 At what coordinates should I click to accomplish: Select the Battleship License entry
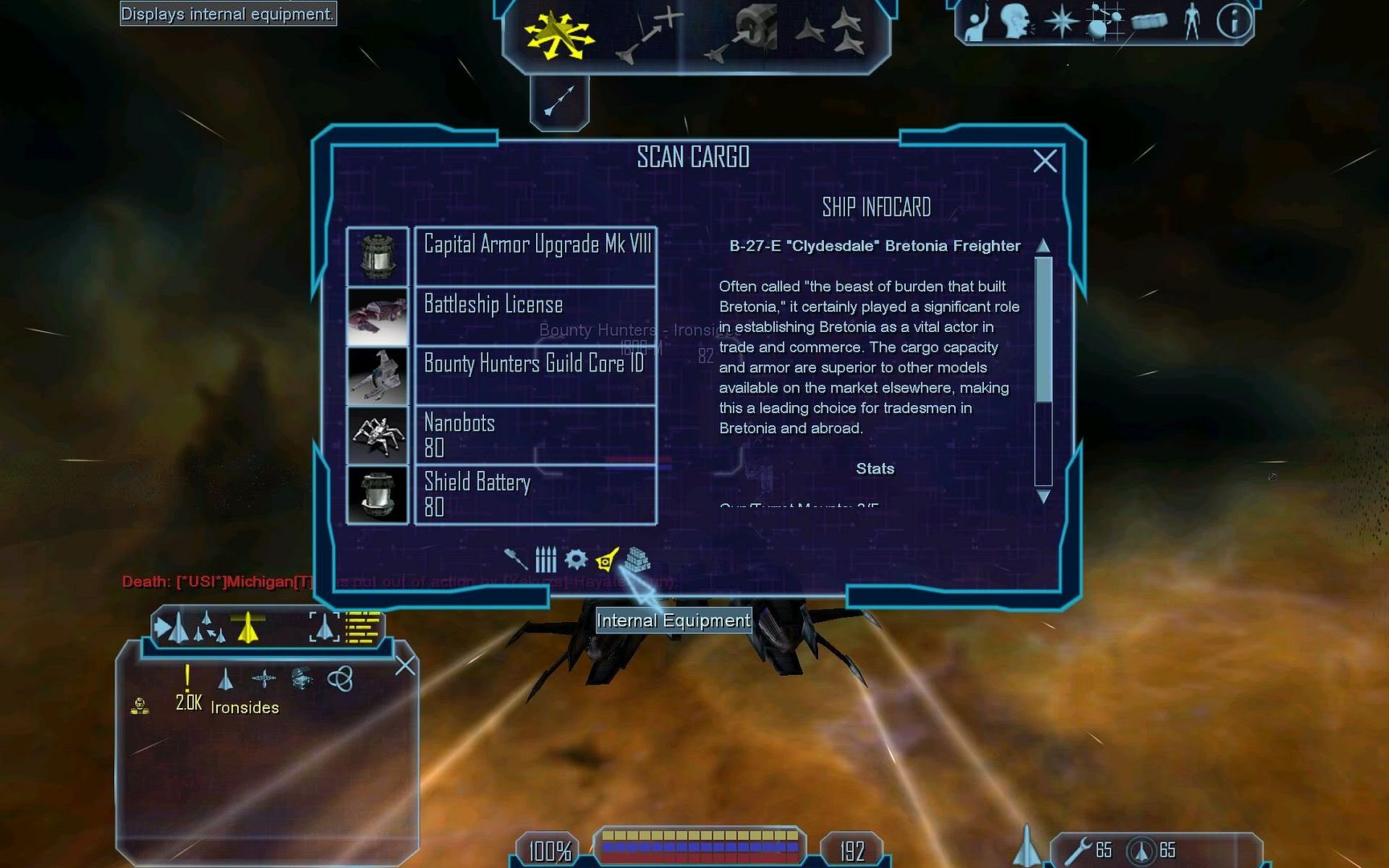coord(535,316)
